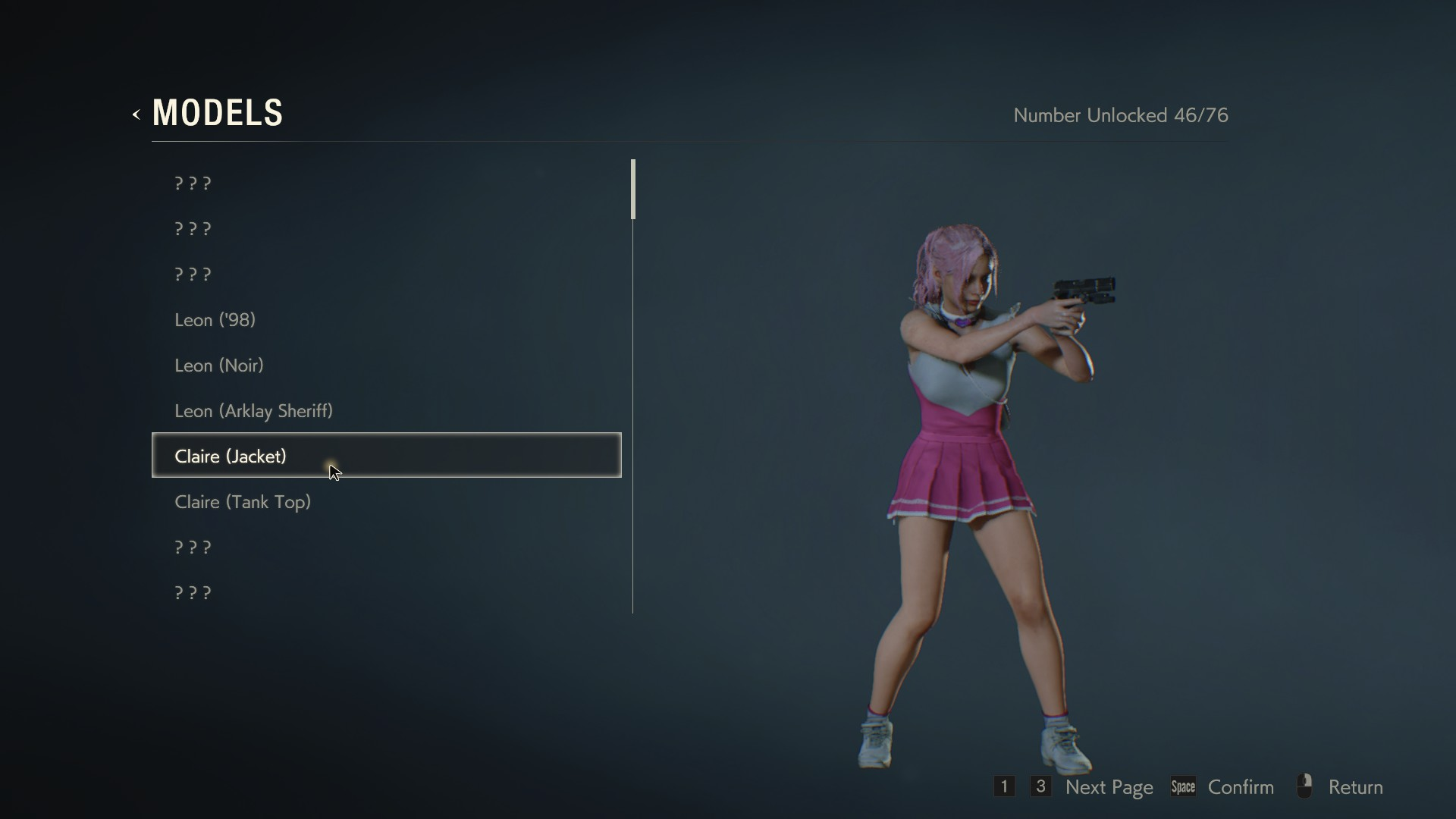Select the Leon ('98) model entry
This screenshot has height=819, width=1456.
(x=215, y=320)
